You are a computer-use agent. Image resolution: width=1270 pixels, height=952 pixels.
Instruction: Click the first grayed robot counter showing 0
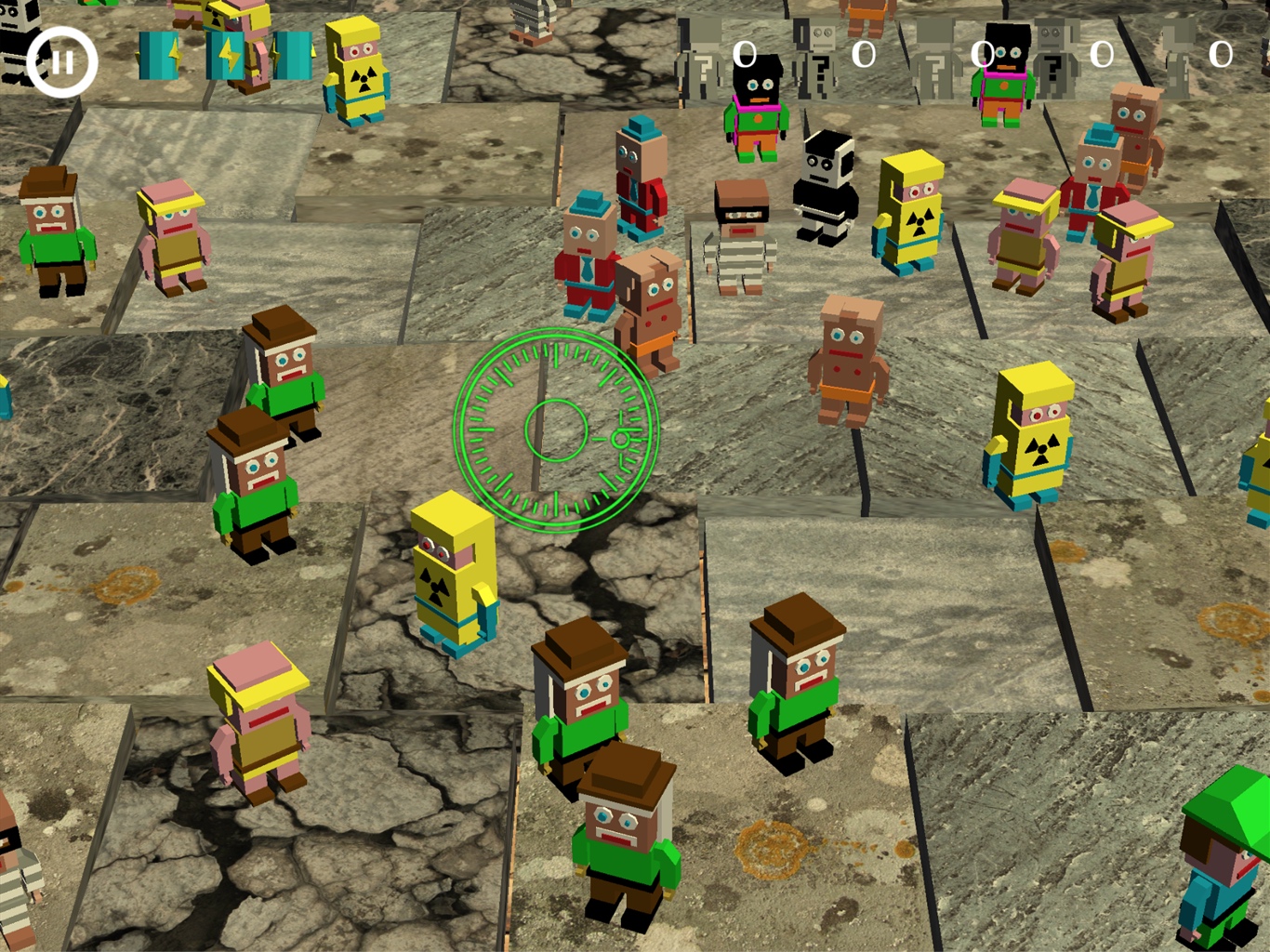coord(744,56)
